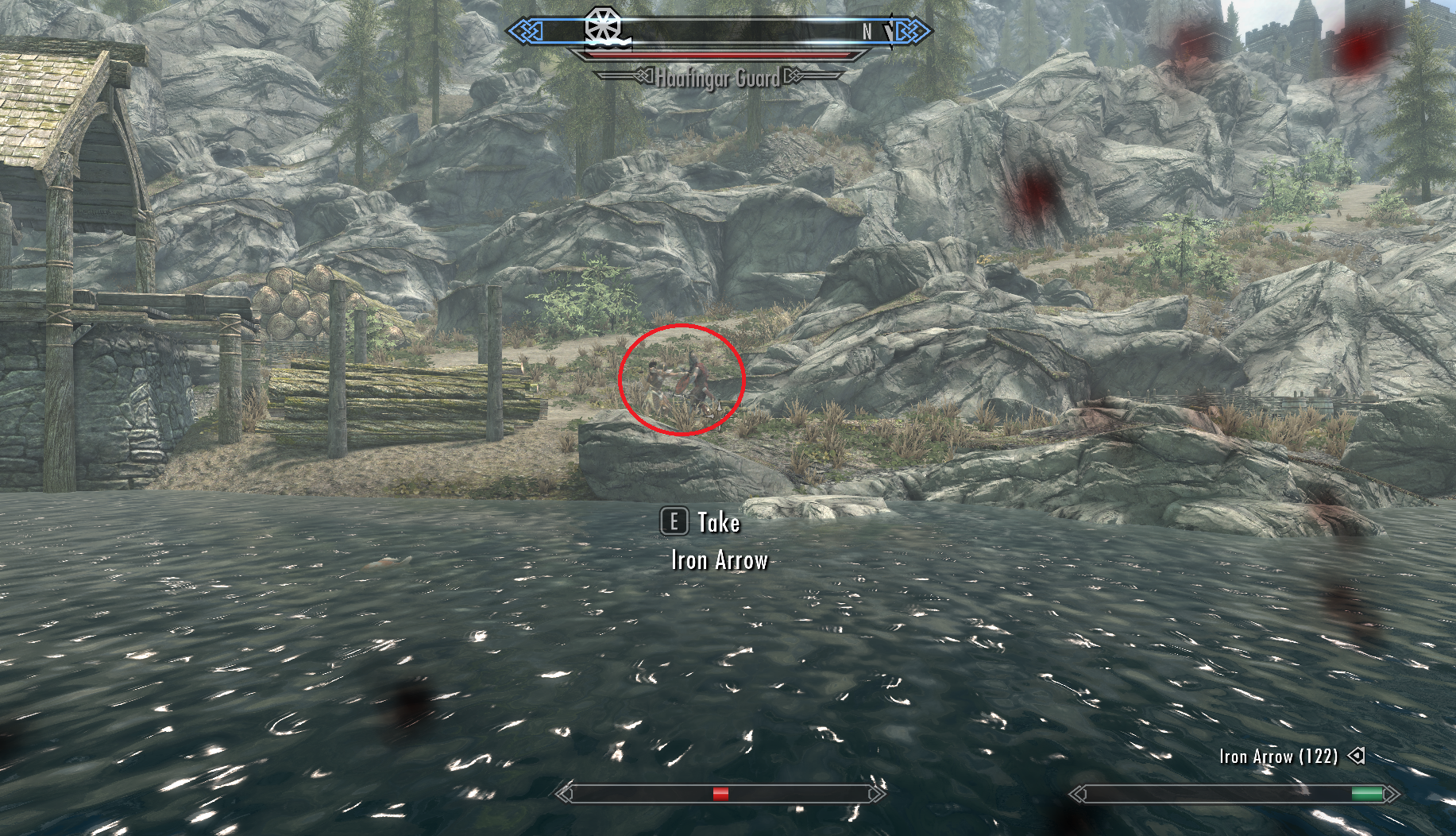
Task: Click the Iron Arrow (122) counter text
Action: click(1279, 757)
